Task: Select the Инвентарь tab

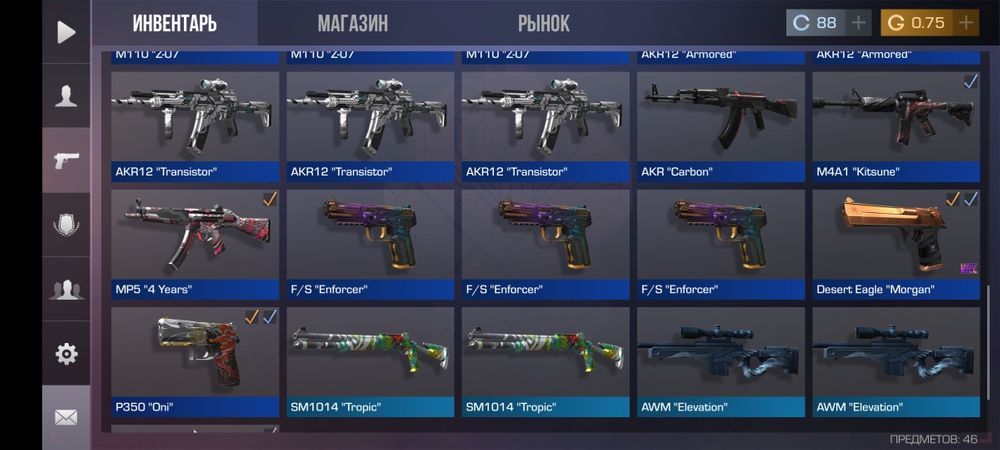Action: click(x=174, y=23)
